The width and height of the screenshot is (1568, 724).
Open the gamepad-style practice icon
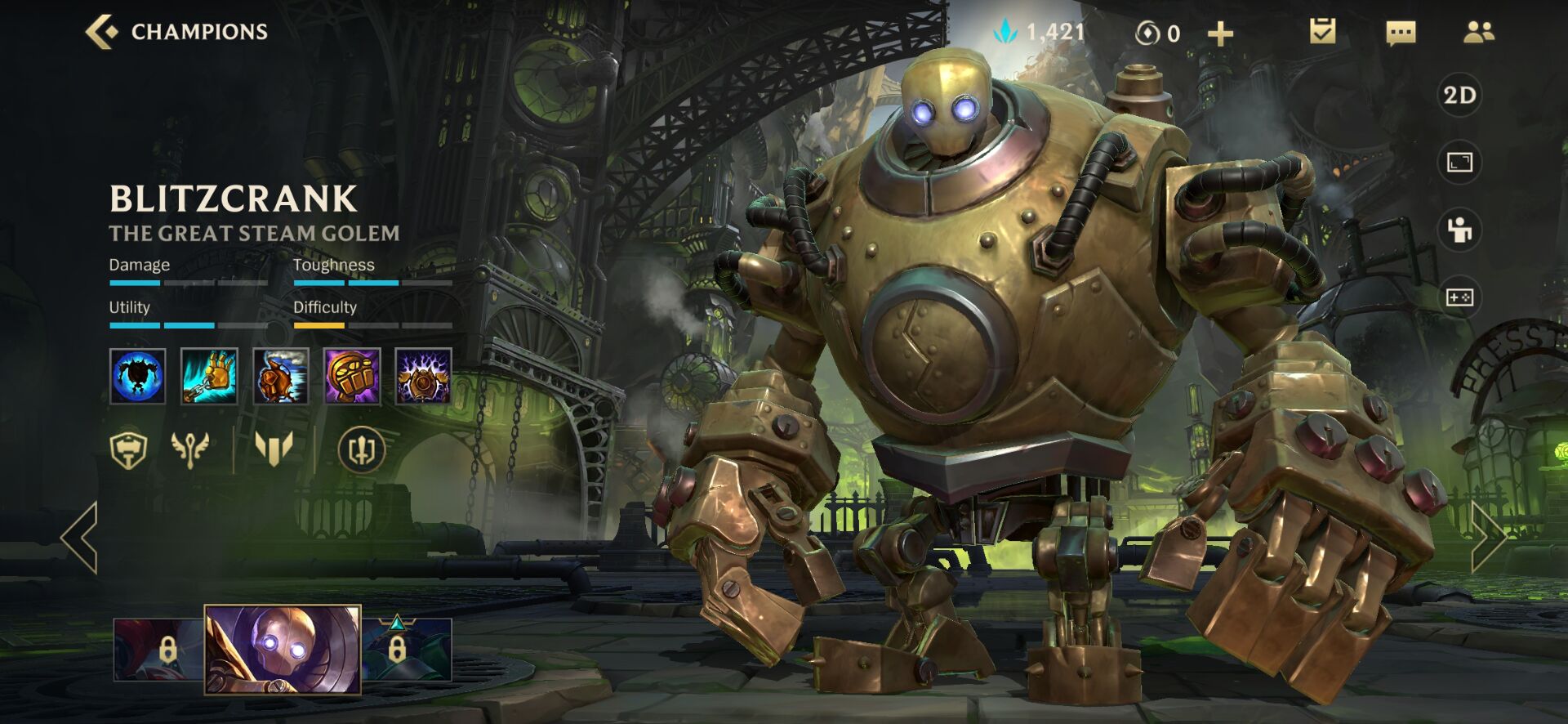1459,297
